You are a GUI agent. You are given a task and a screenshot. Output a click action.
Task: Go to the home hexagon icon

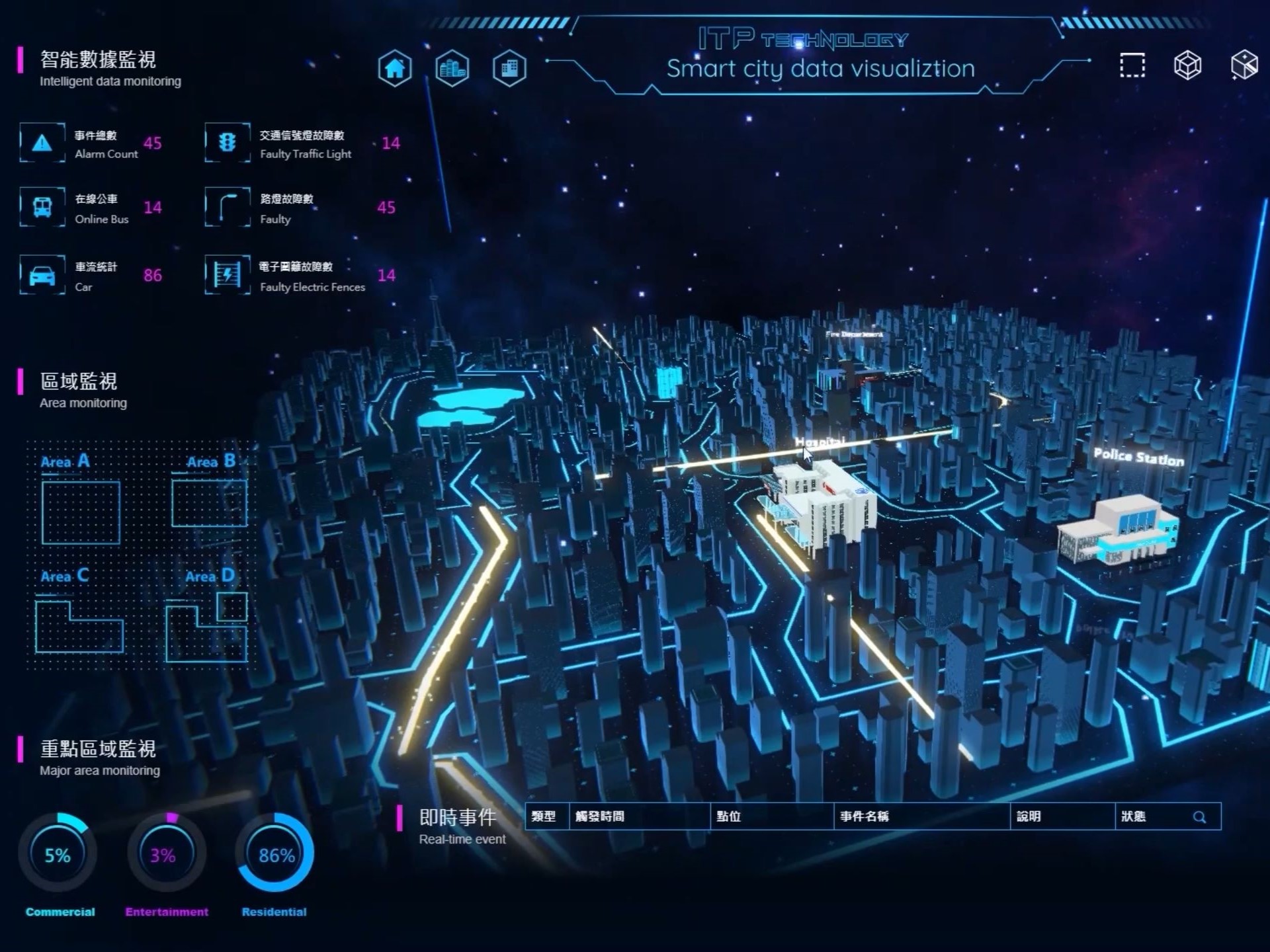[395, 68]
